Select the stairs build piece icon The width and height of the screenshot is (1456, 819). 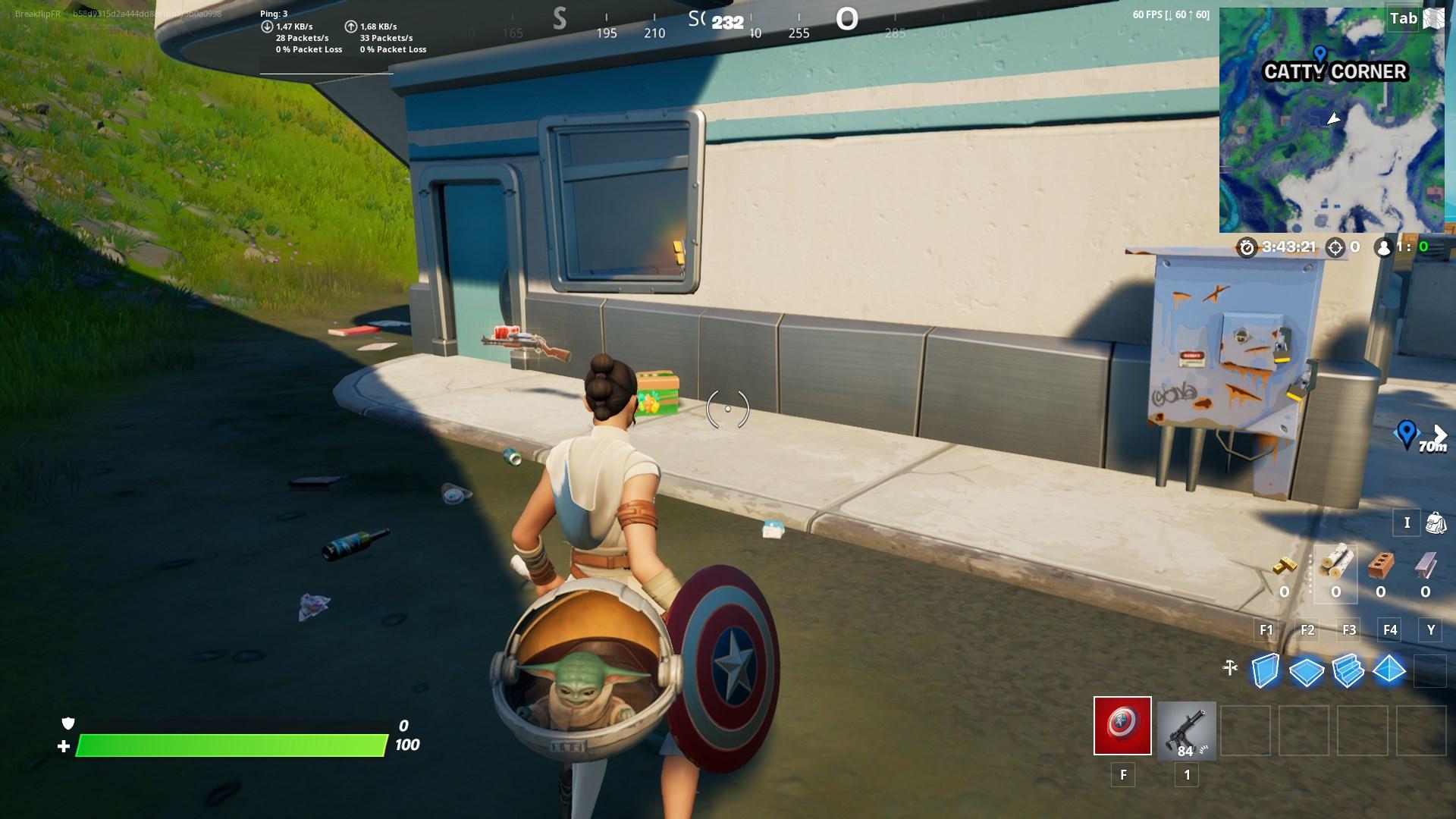[1350, 670]
